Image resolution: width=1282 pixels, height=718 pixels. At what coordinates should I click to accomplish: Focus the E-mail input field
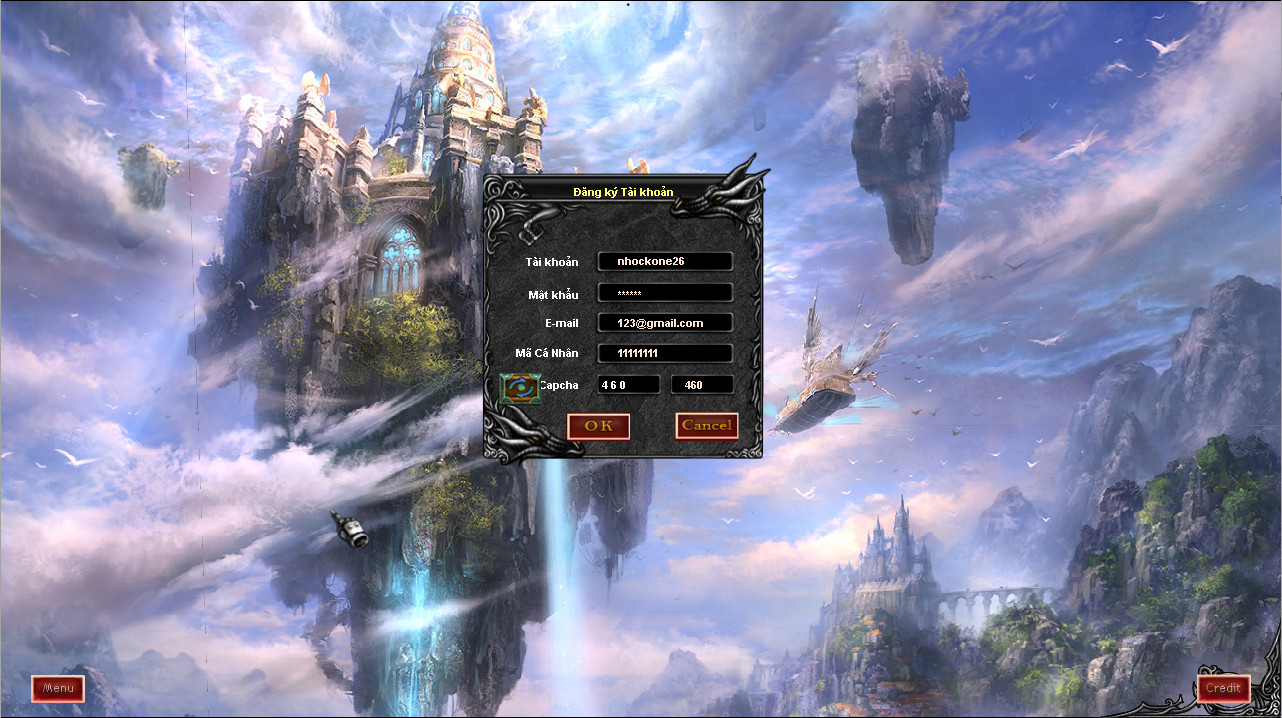tap(665, 323)
